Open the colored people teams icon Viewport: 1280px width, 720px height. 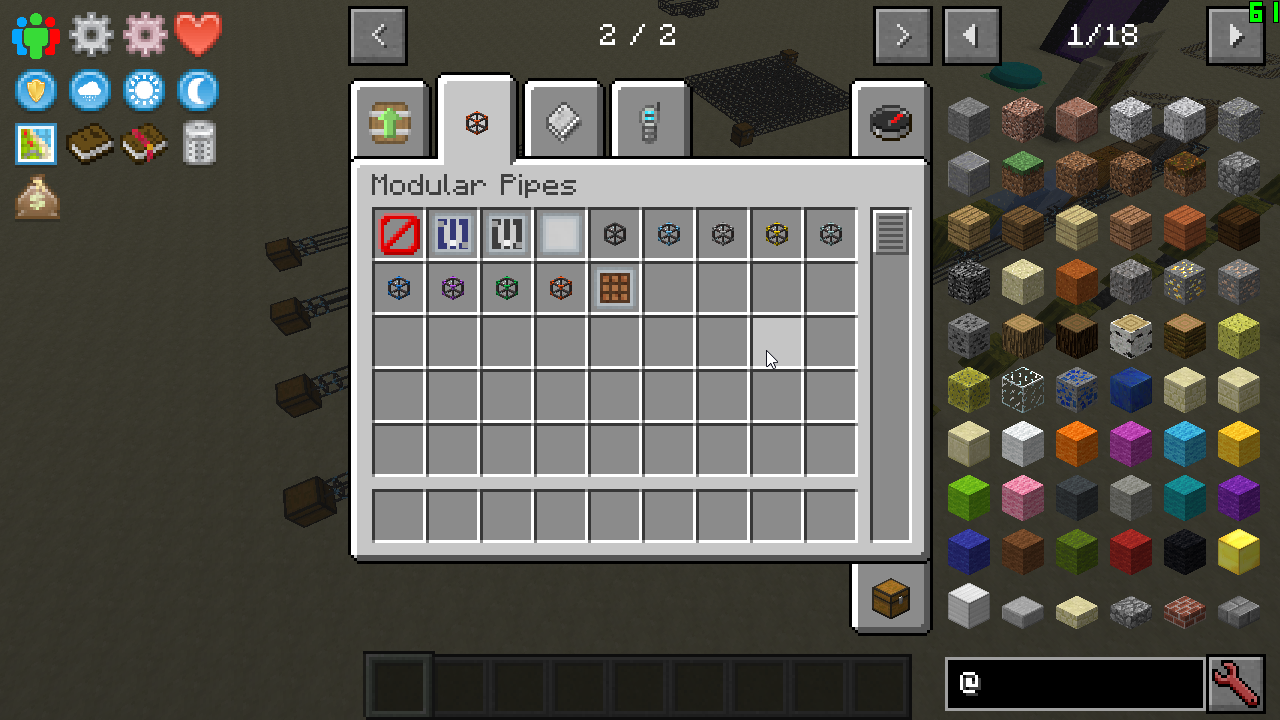pyautogui.click(x=36, y=36)
